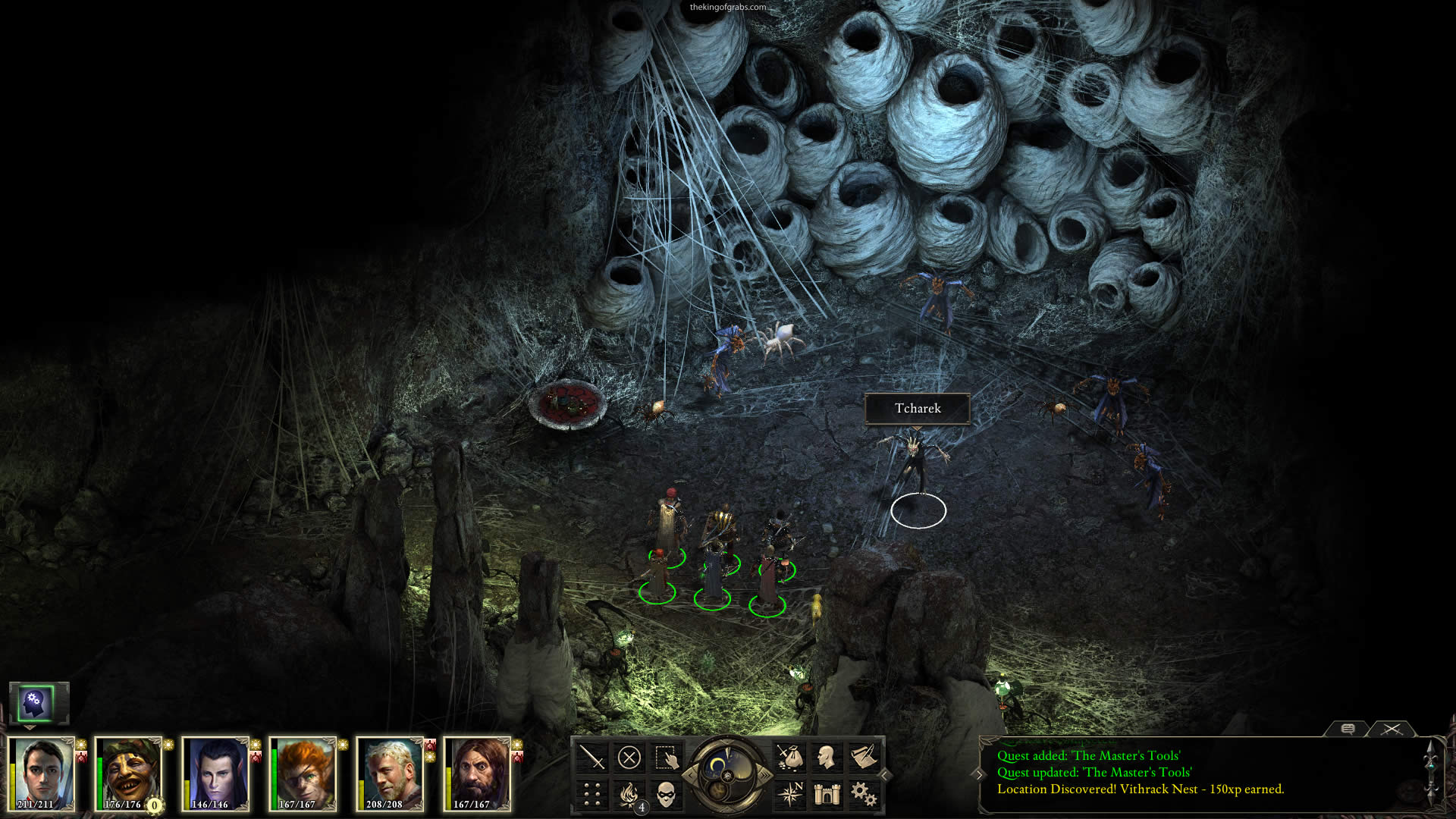Select all party members button

click(666, 757)
